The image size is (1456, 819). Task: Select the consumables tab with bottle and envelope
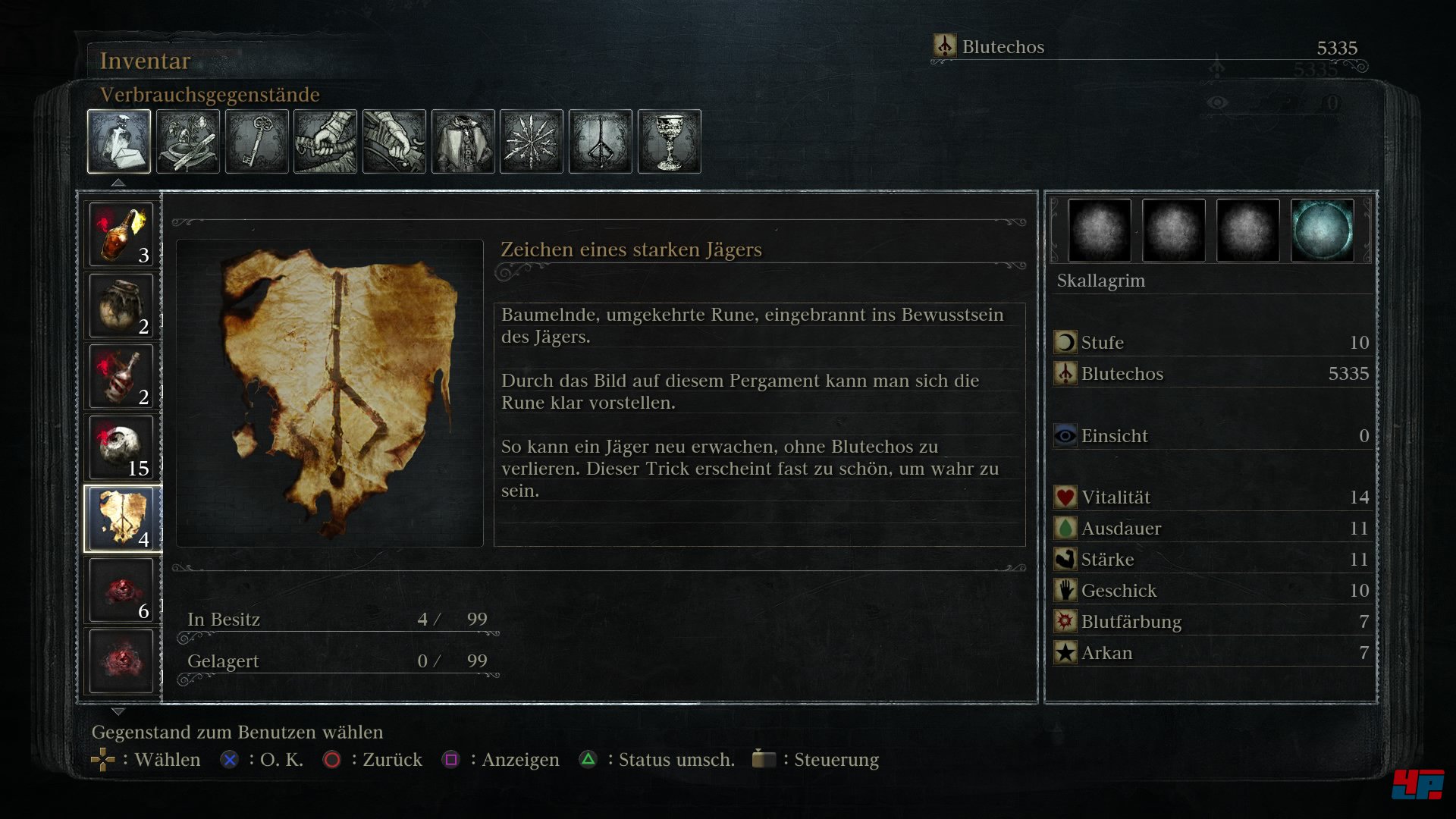pyautogui.click(x=119, y=142)
